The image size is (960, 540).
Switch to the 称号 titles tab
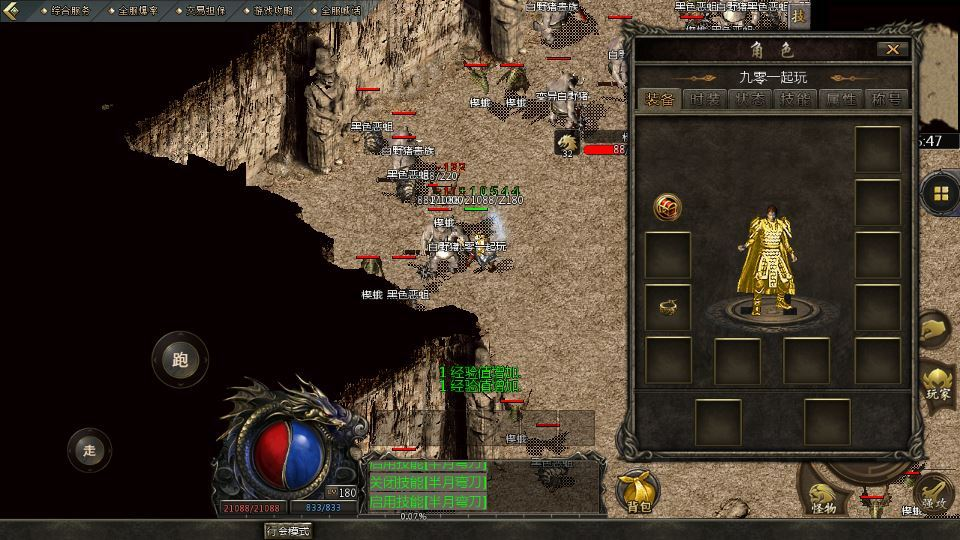[x=886, y=99]
